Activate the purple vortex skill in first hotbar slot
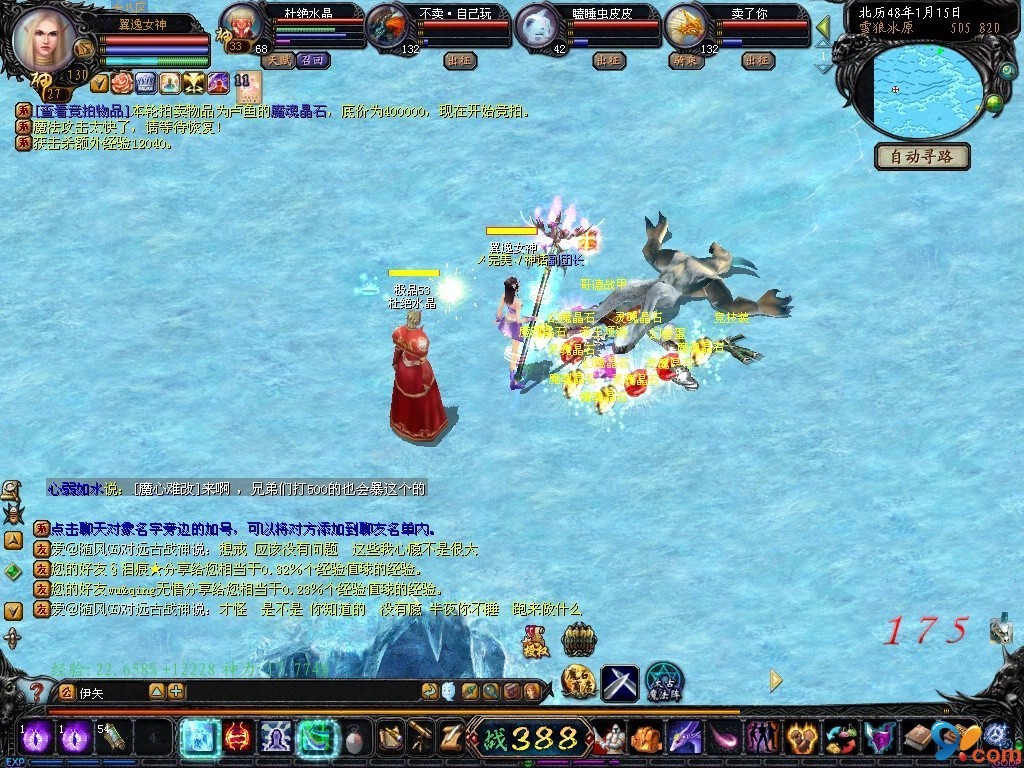The width and height of the screenshot is (1024, 768). click(38, 738)
